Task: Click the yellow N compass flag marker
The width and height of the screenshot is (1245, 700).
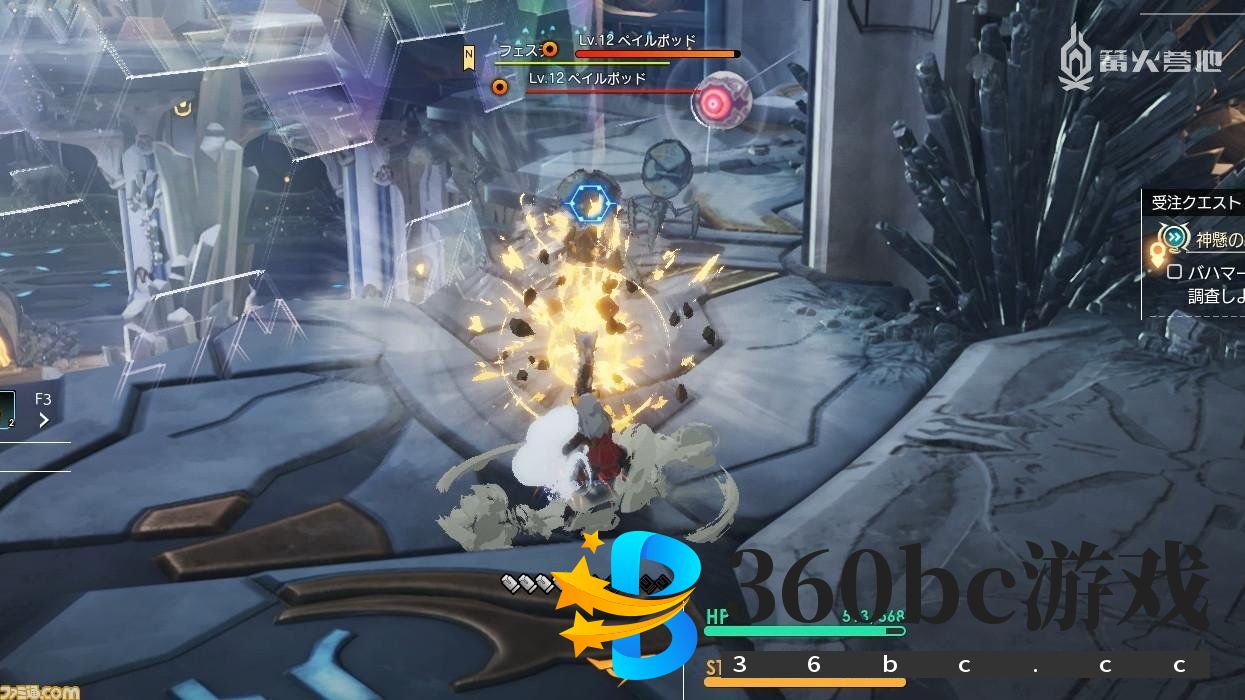Action: pyautogui.click(x=468, y=58)
